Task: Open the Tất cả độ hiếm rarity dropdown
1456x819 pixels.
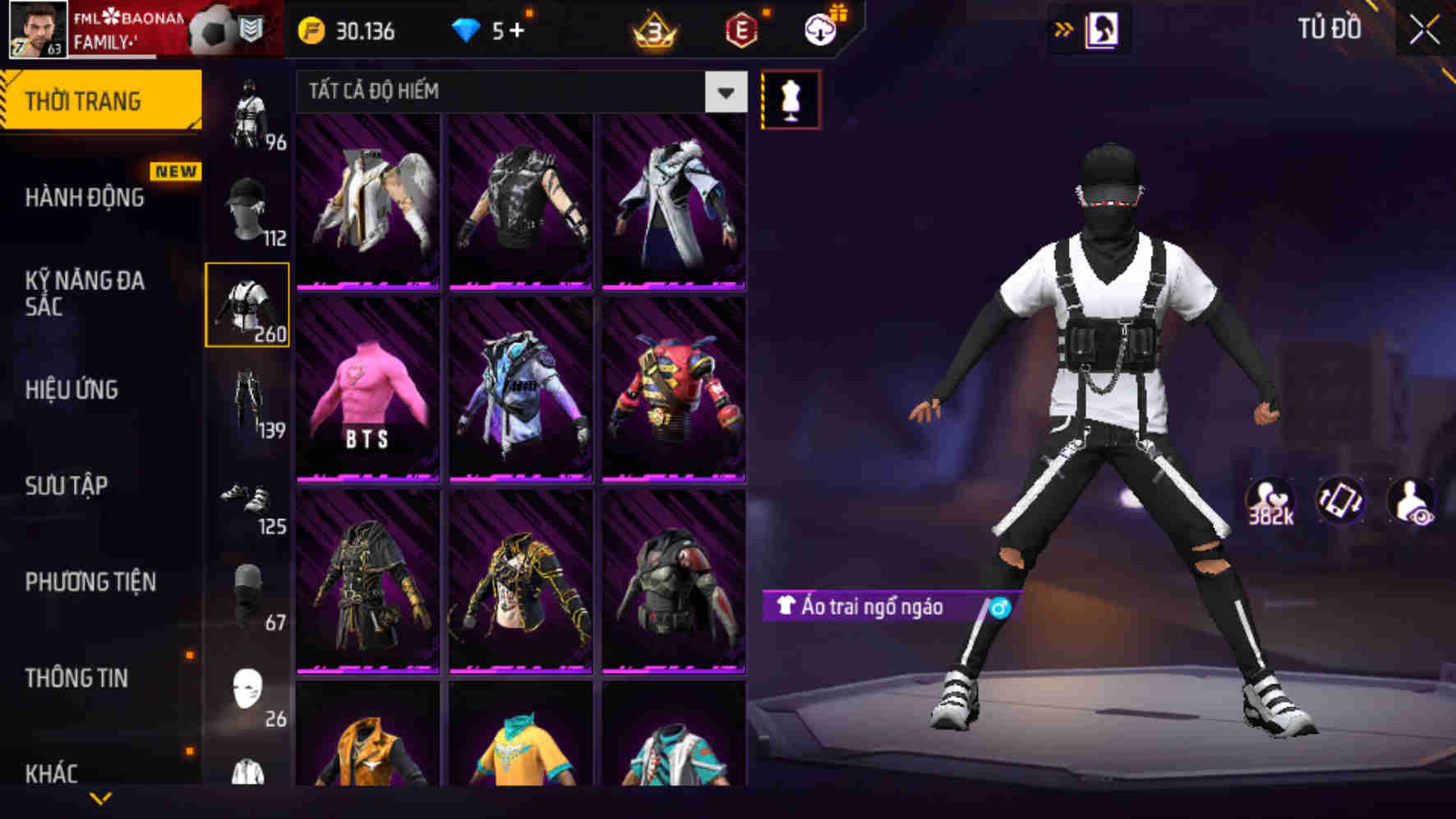Action: coord(518,92)
